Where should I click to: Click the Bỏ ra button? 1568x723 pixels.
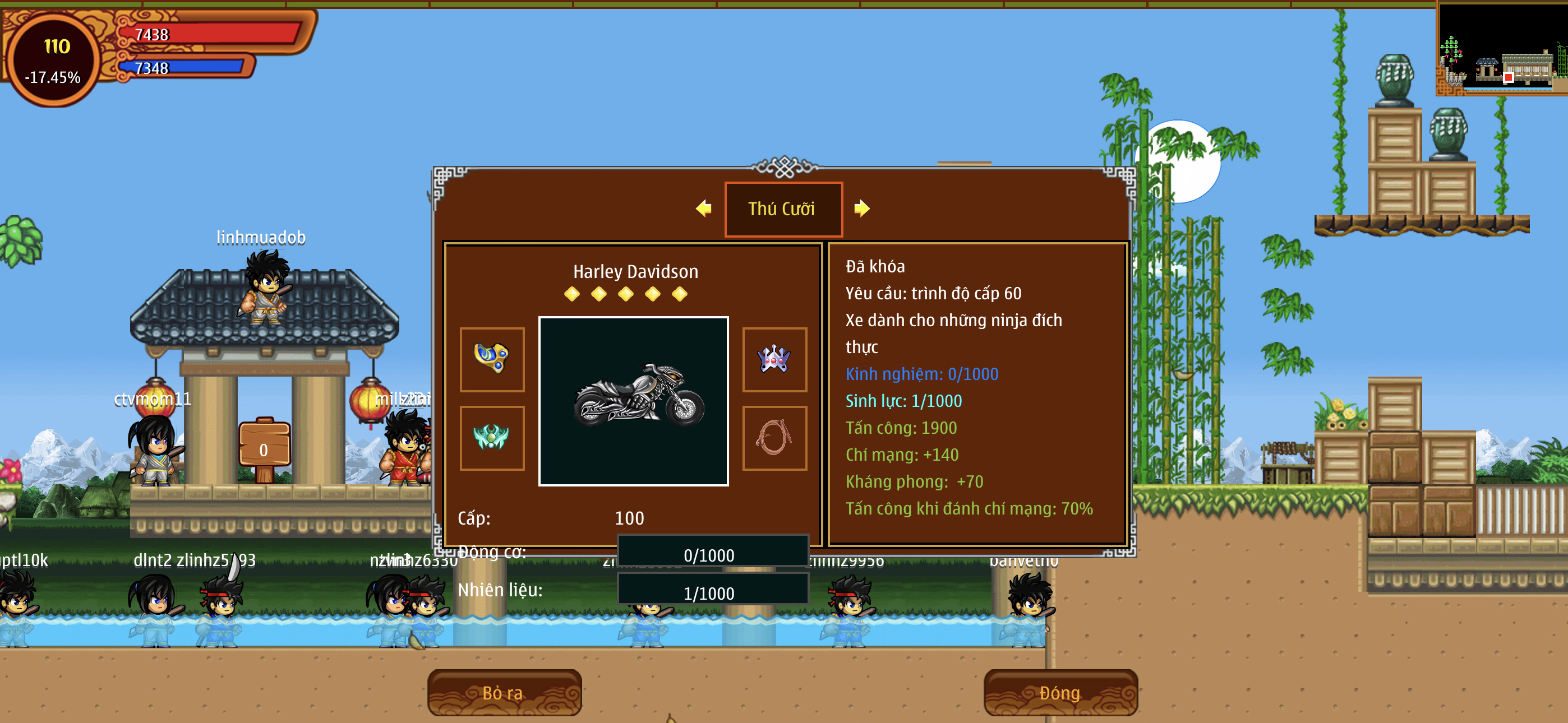[x=504, y=693]
